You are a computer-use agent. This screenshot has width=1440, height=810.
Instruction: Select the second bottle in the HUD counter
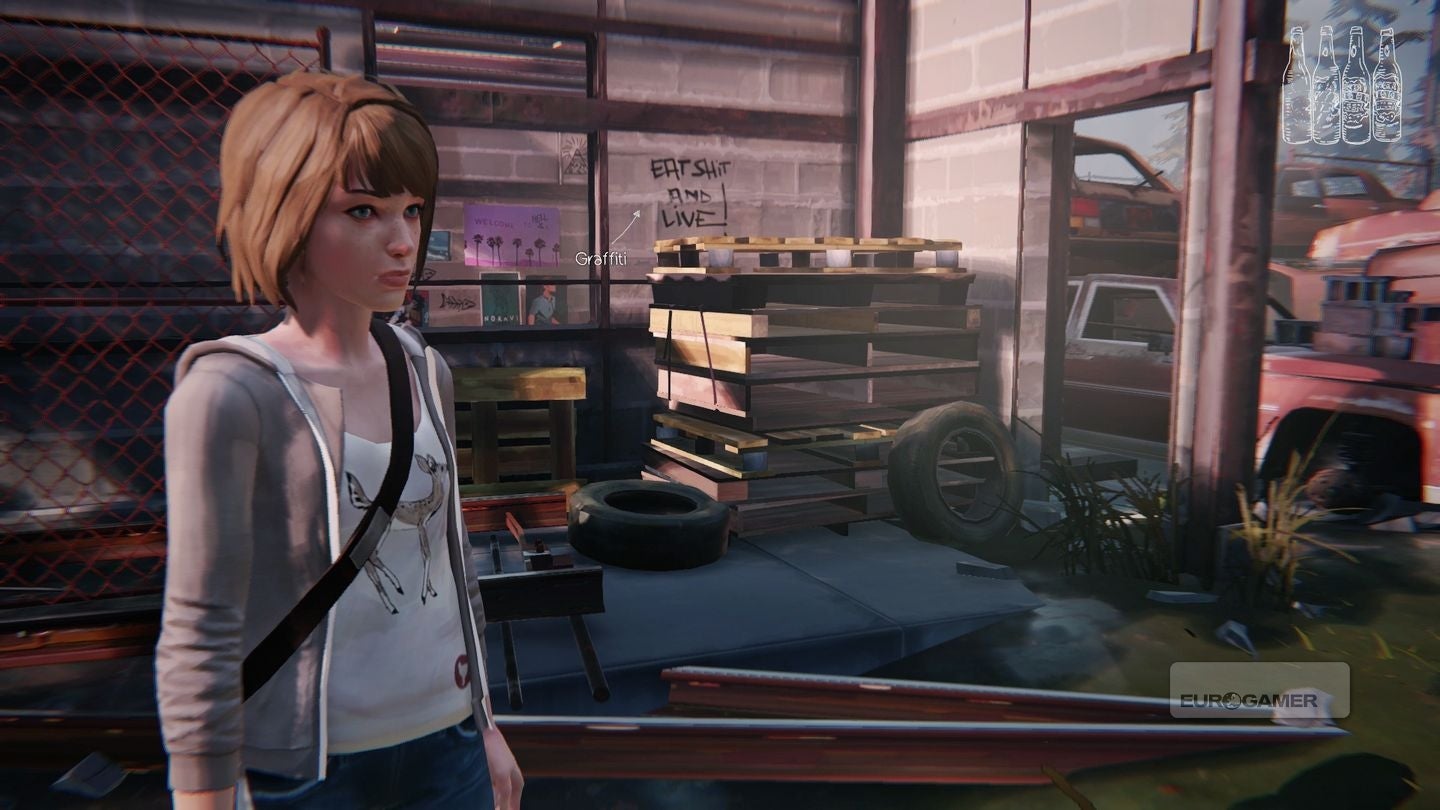(1325, 85)
